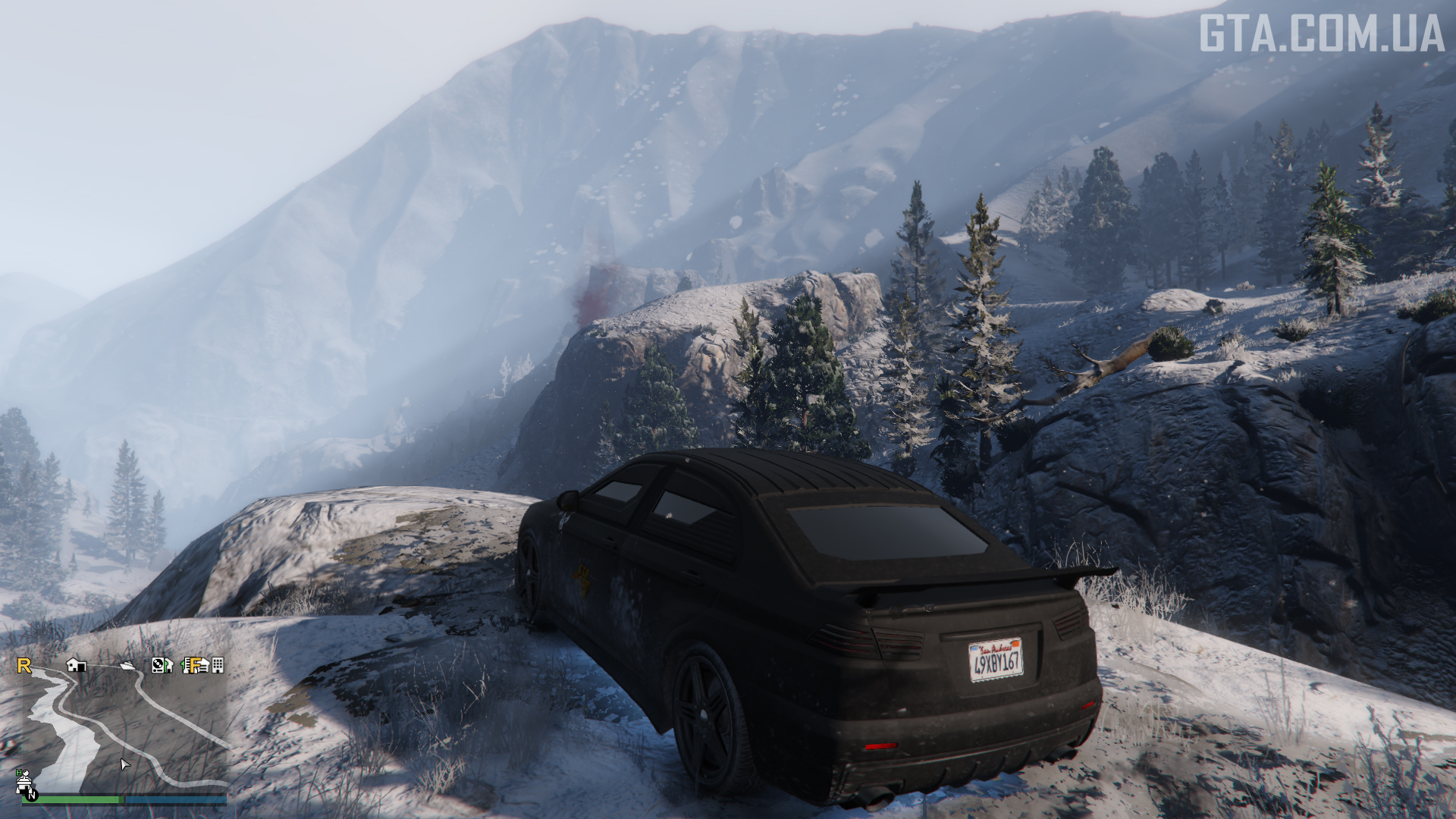Select the white player arrow on minimap

coord(125,764)
